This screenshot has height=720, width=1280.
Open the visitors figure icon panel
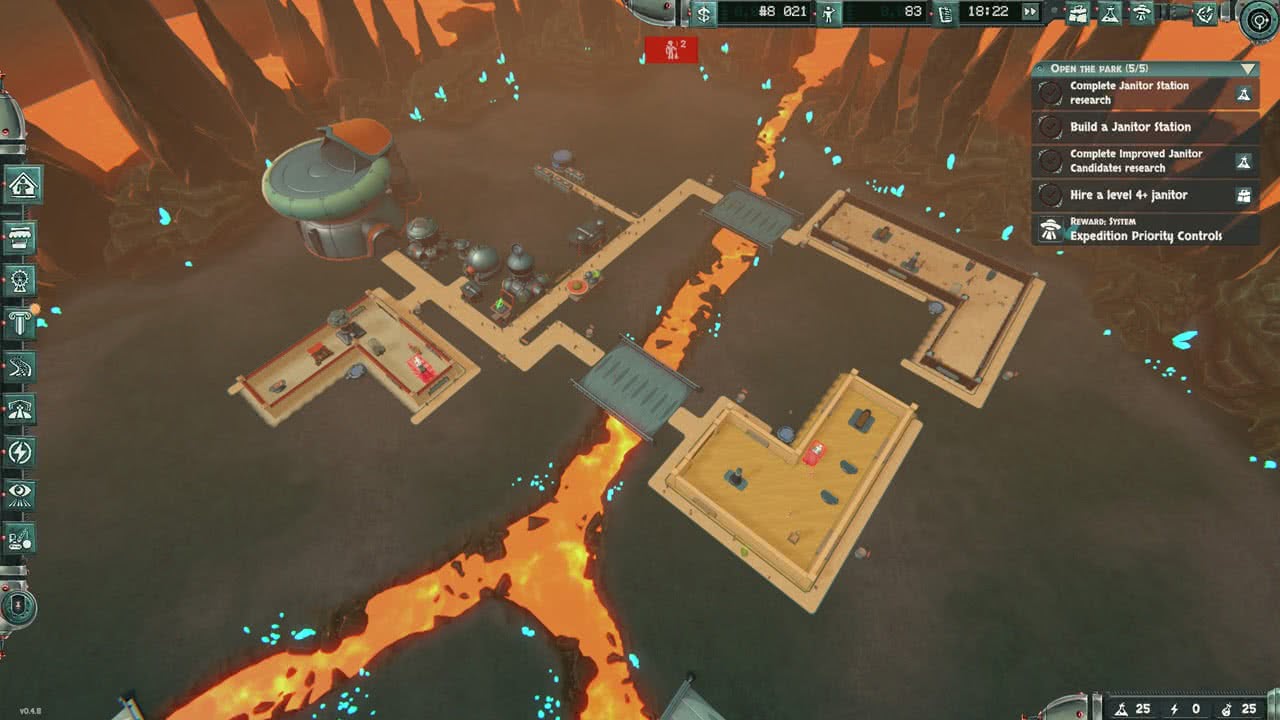(x=827, y=13)
